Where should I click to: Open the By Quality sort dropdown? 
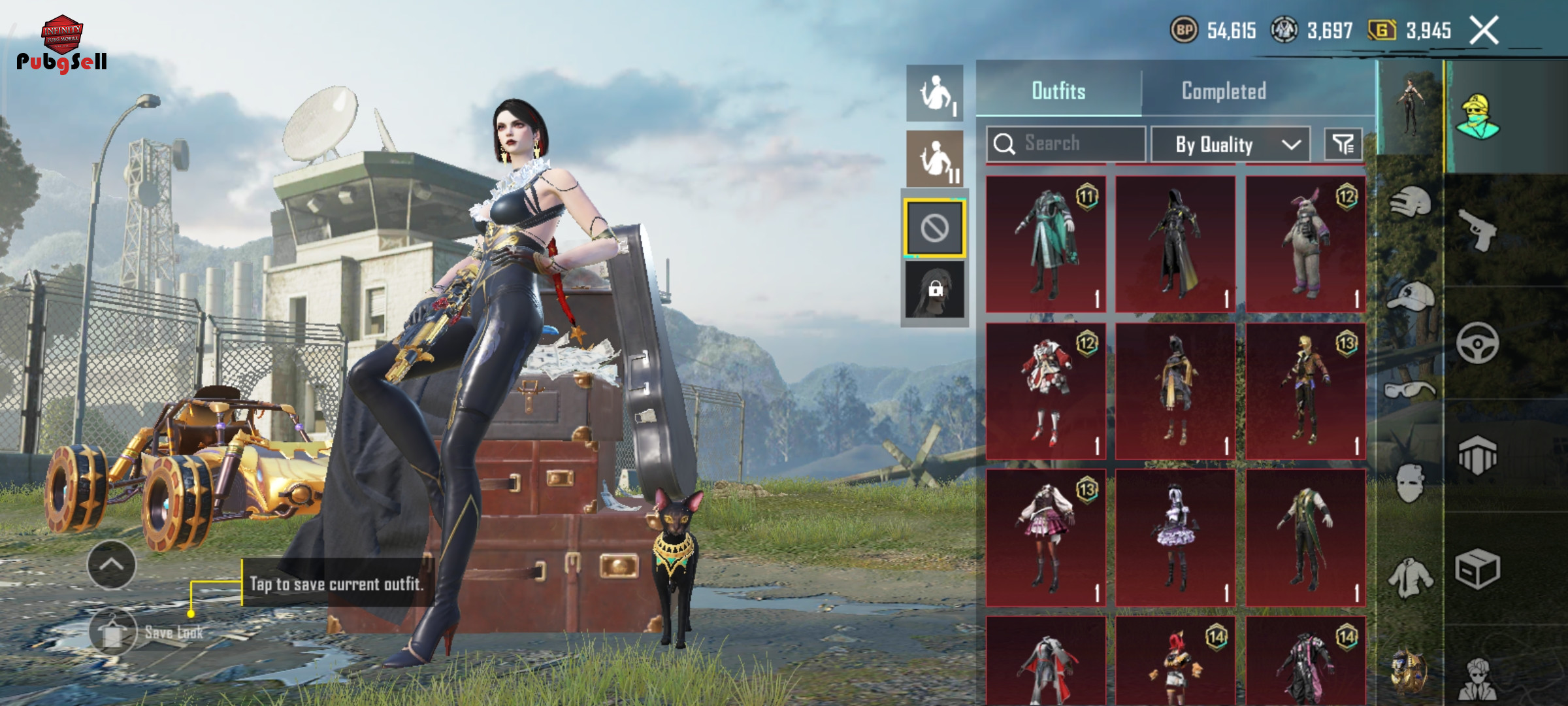1230,144
